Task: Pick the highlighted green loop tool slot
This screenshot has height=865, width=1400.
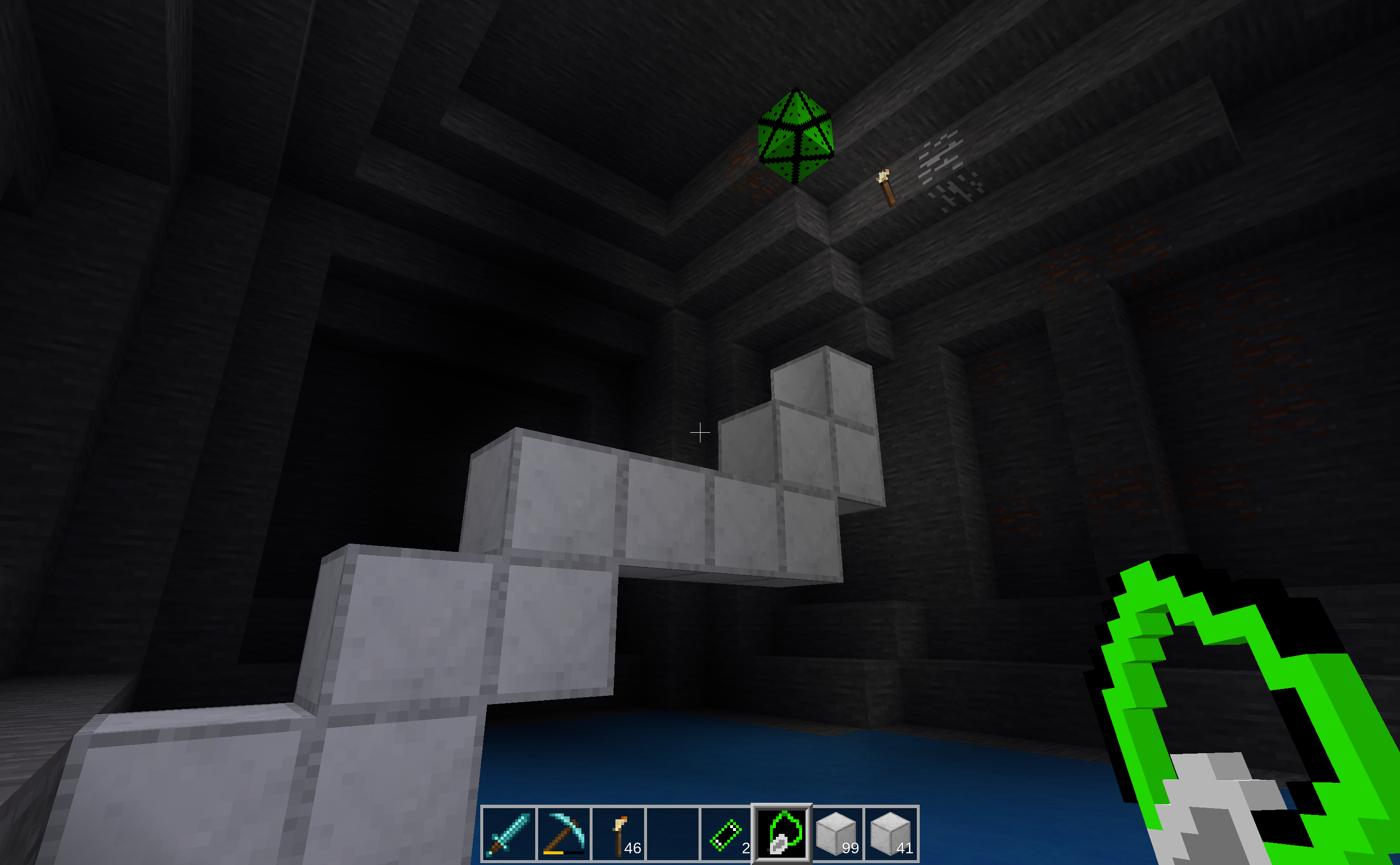Action: tap(782, 833)
